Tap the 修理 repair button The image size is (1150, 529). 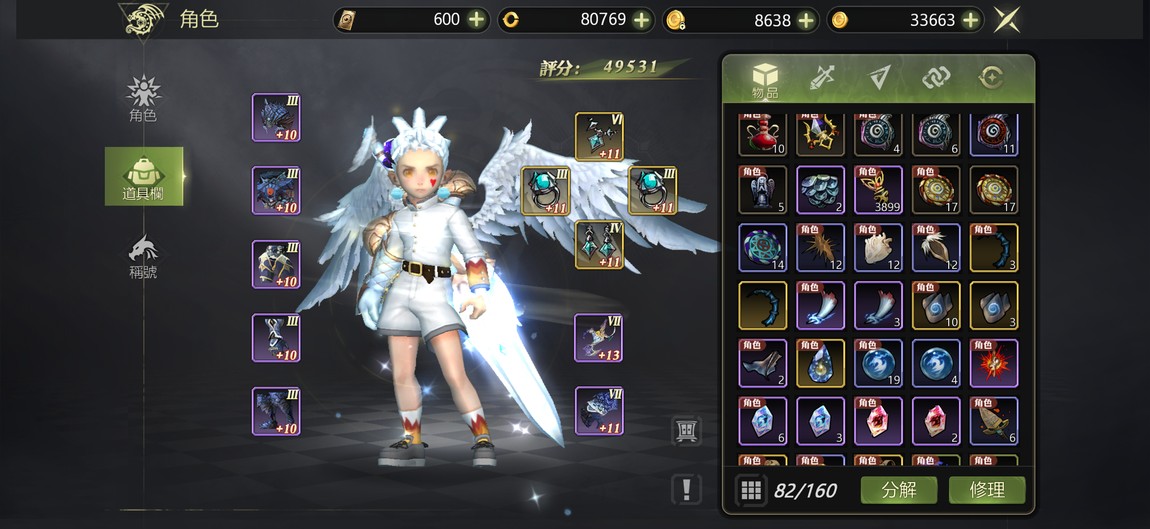tap(985, 490)
